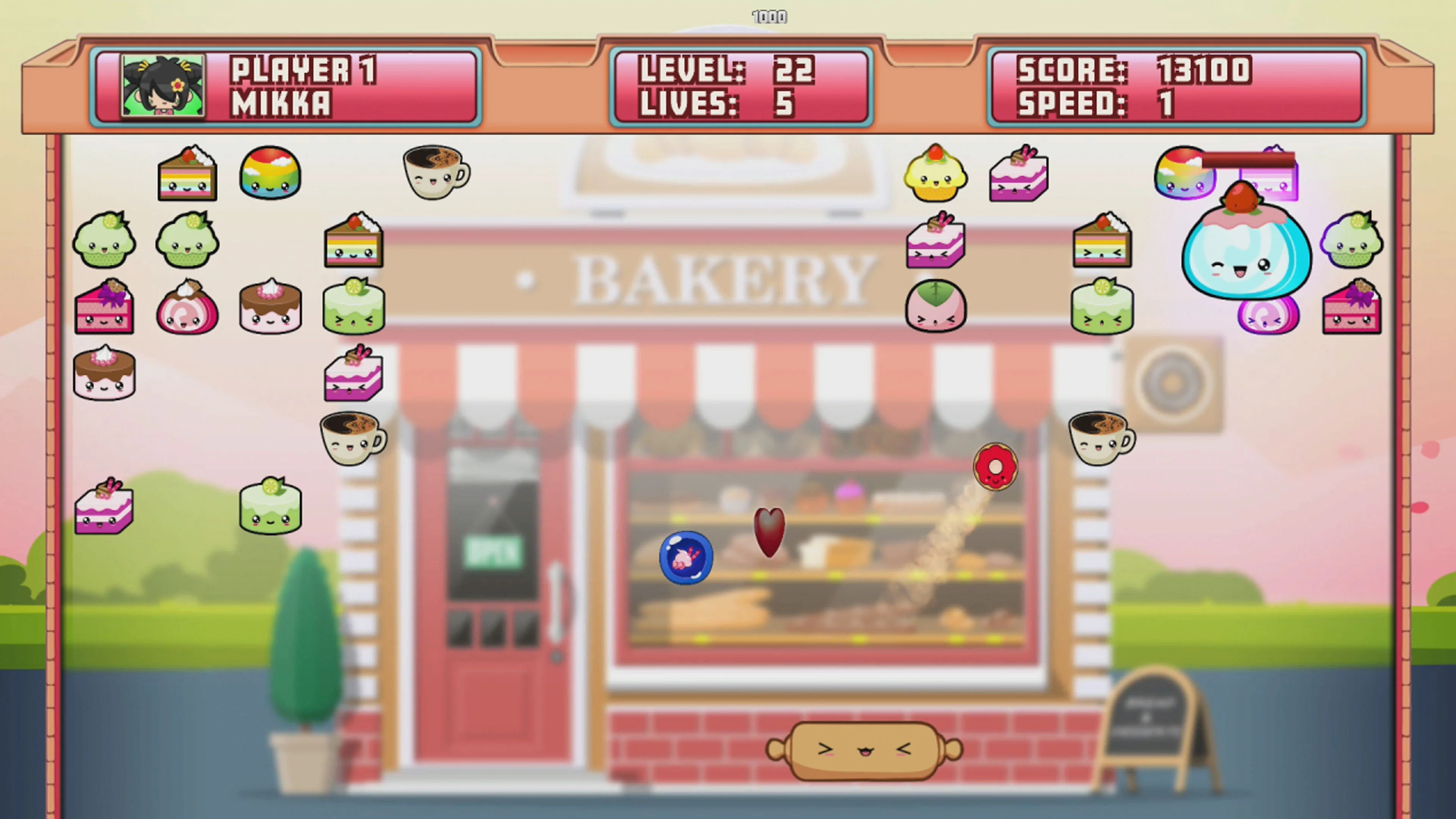Select the blue bubble with trapped strawberry
The image size is (1456, 819).
687,557
